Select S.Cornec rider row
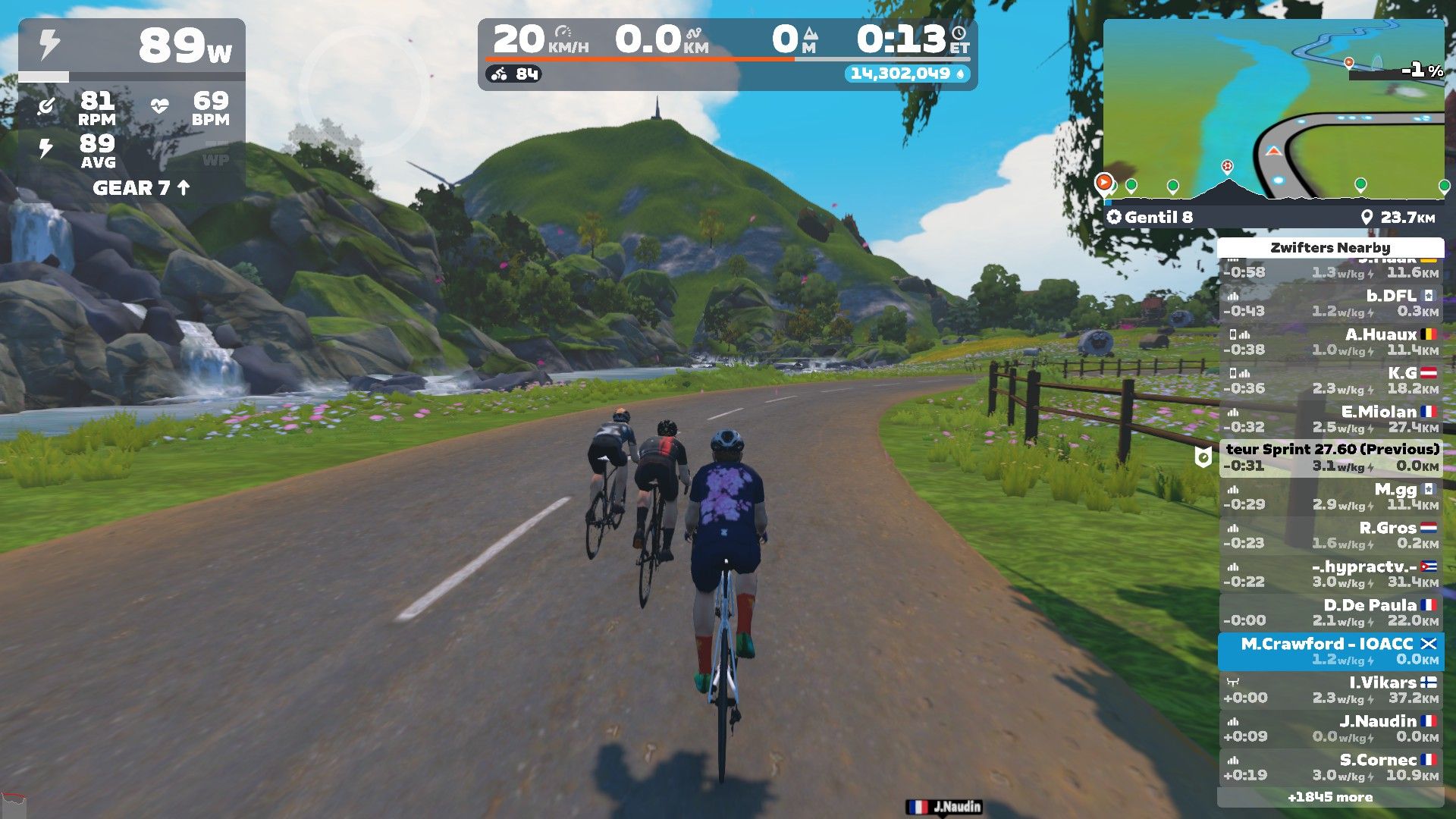Viewport: 1456px width, 819px height. [1331, 767]
